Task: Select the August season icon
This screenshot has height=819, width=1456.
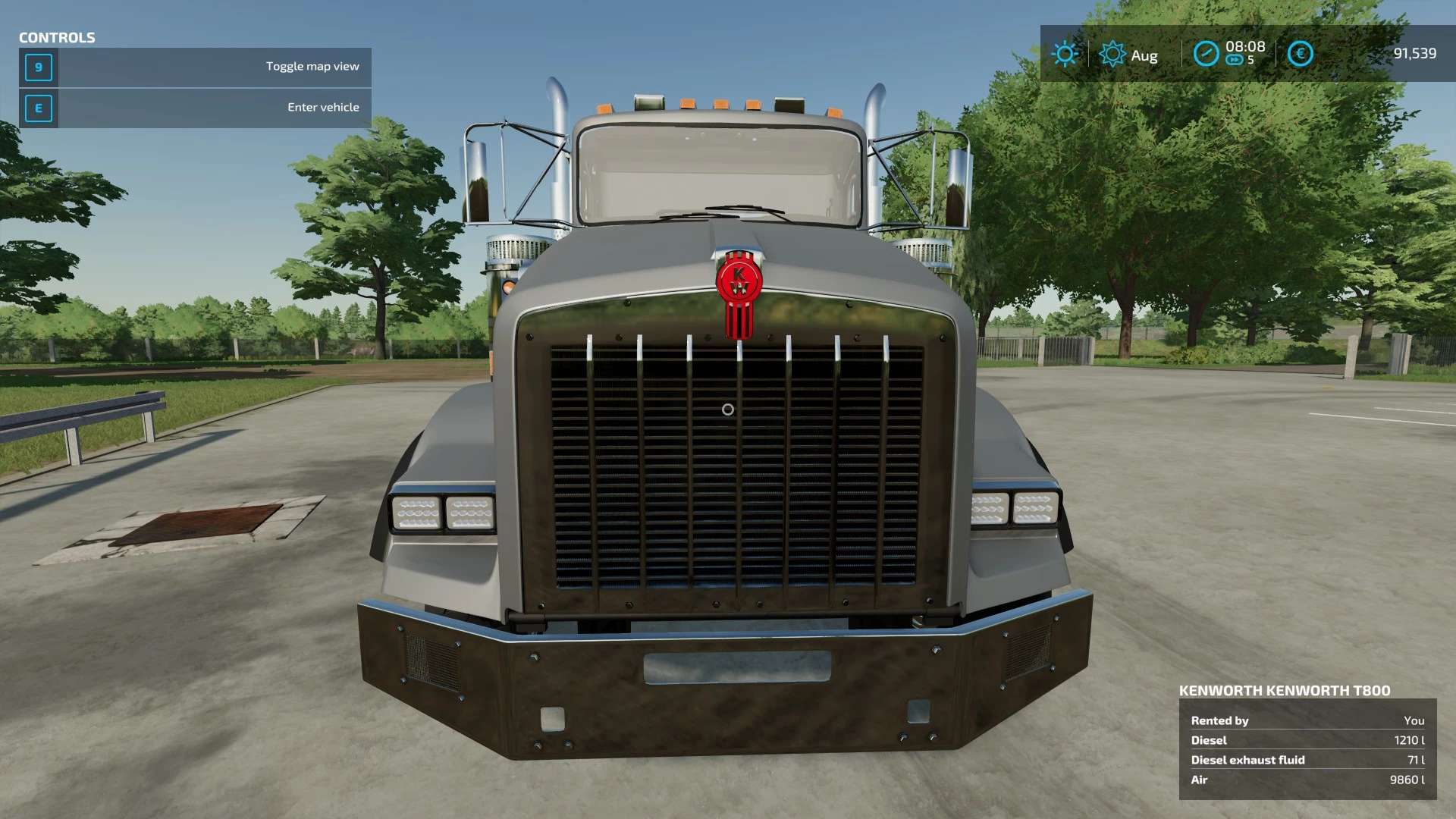Action: point(1112,55)
